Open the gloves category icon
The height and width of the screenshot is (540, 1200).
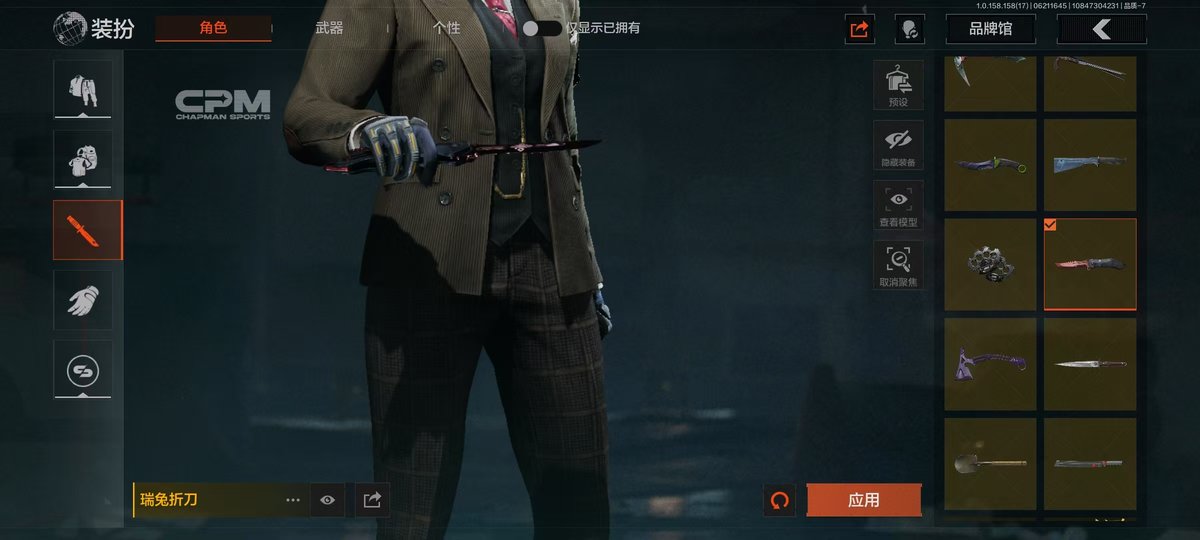pos(83,299)
